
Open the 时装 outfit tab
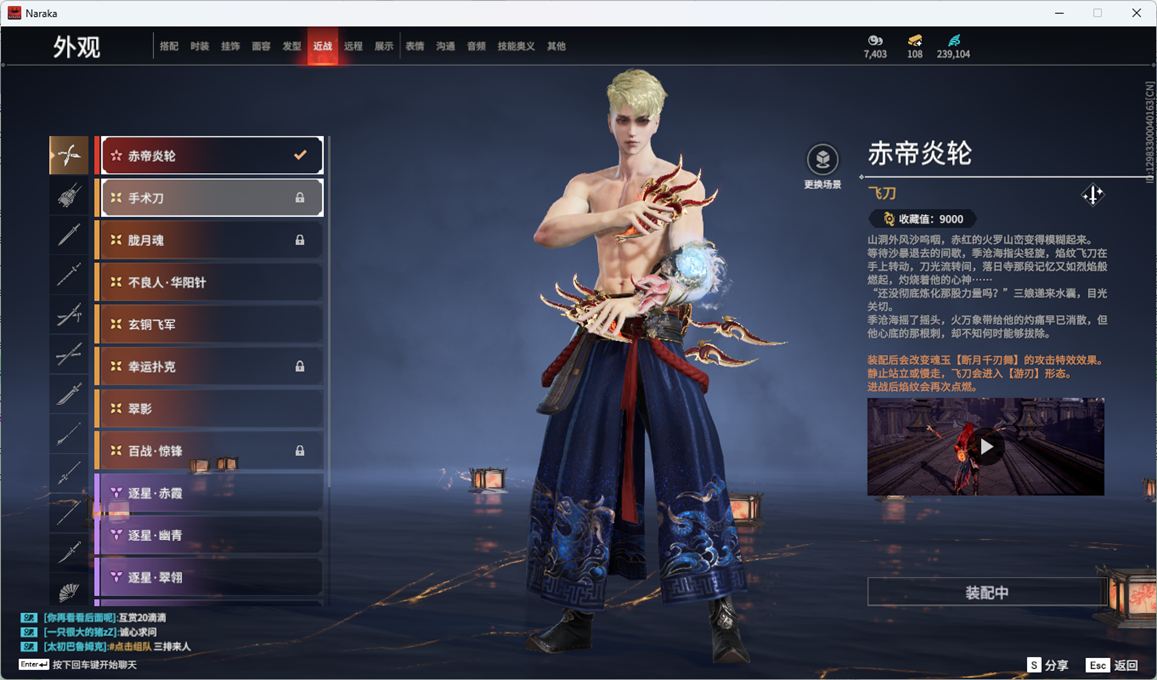pos(200,46)
